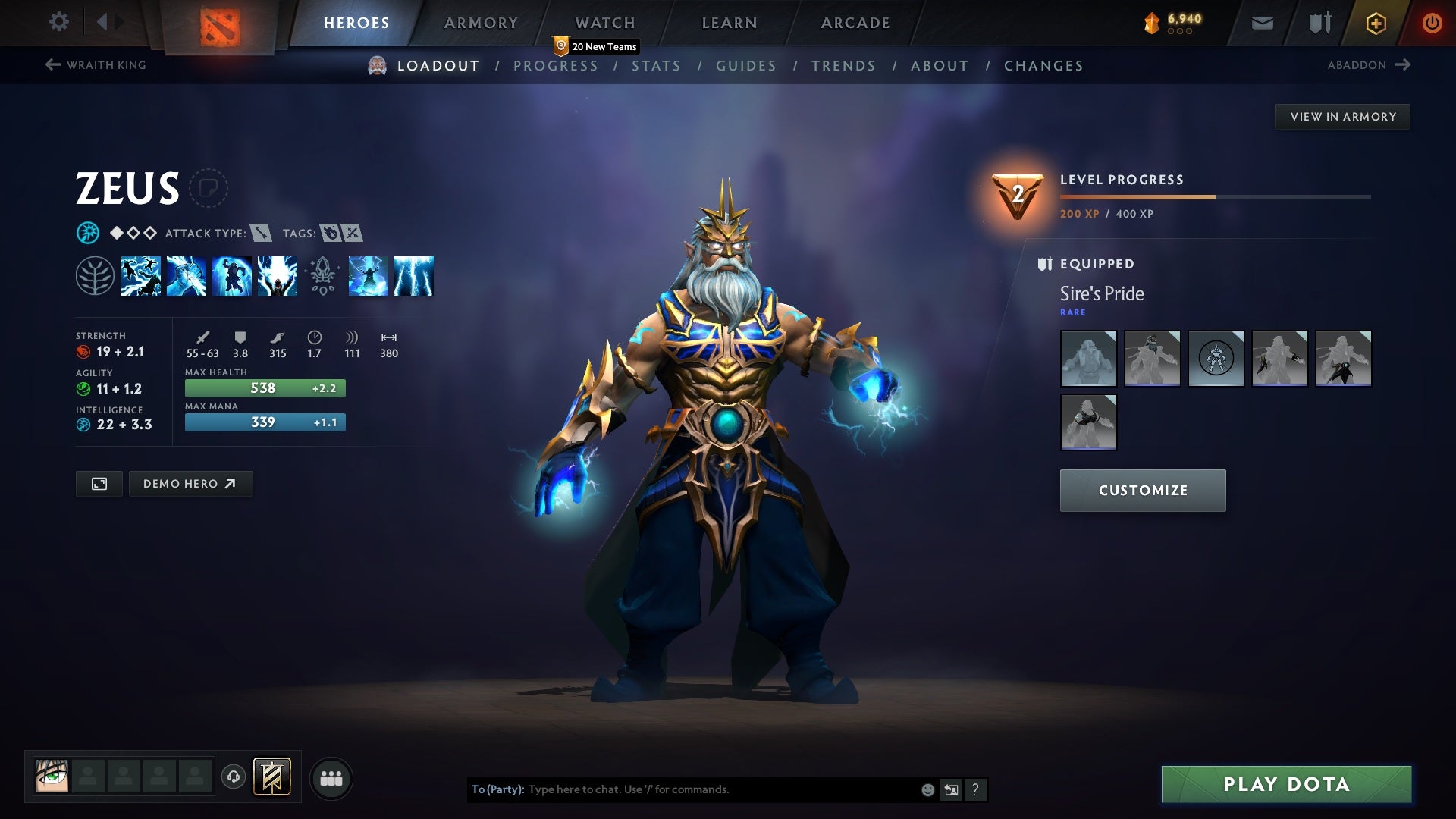Image resolution: width=1456 pixels, height=819 pixels.
Task: Click the help question mark beside chat
Action: (975, 789)
